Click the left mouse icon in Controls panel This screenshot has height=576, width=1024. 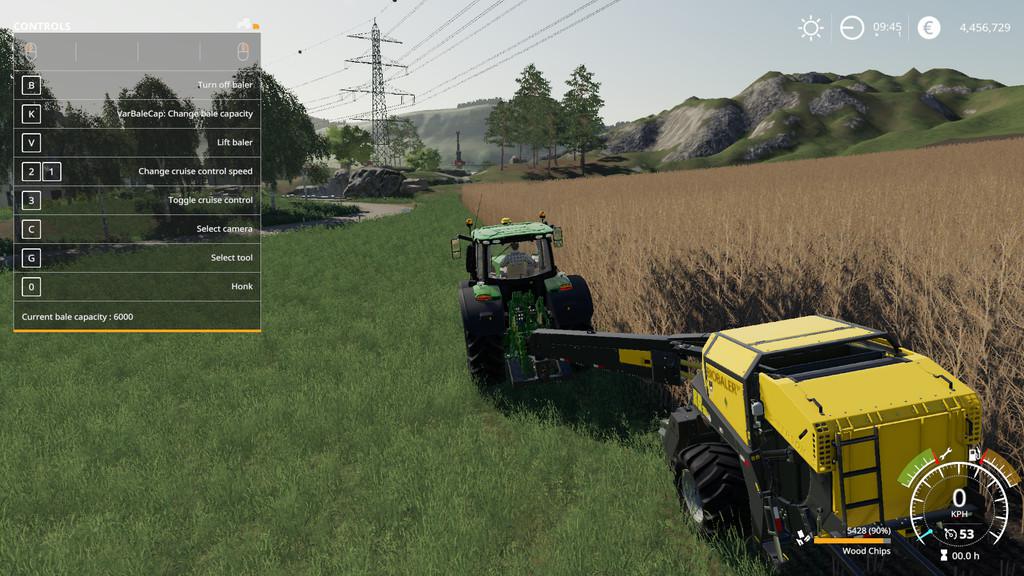click(31, 50)
